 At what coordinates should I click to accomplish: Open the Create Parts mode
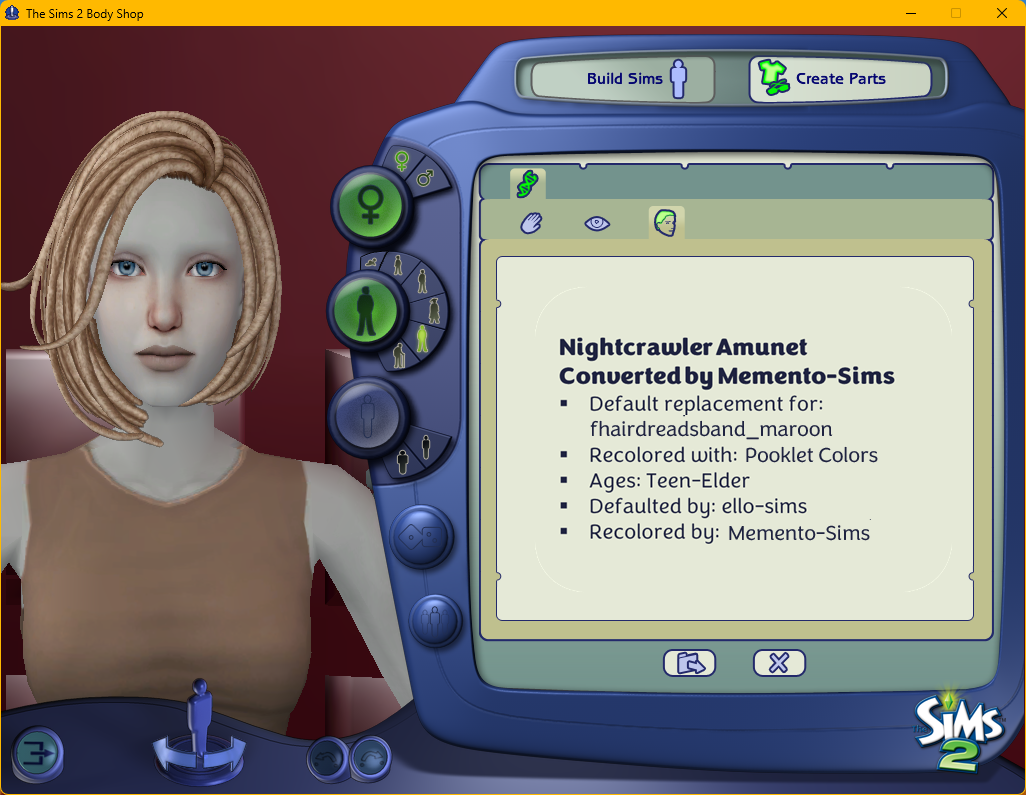point(839,79)
